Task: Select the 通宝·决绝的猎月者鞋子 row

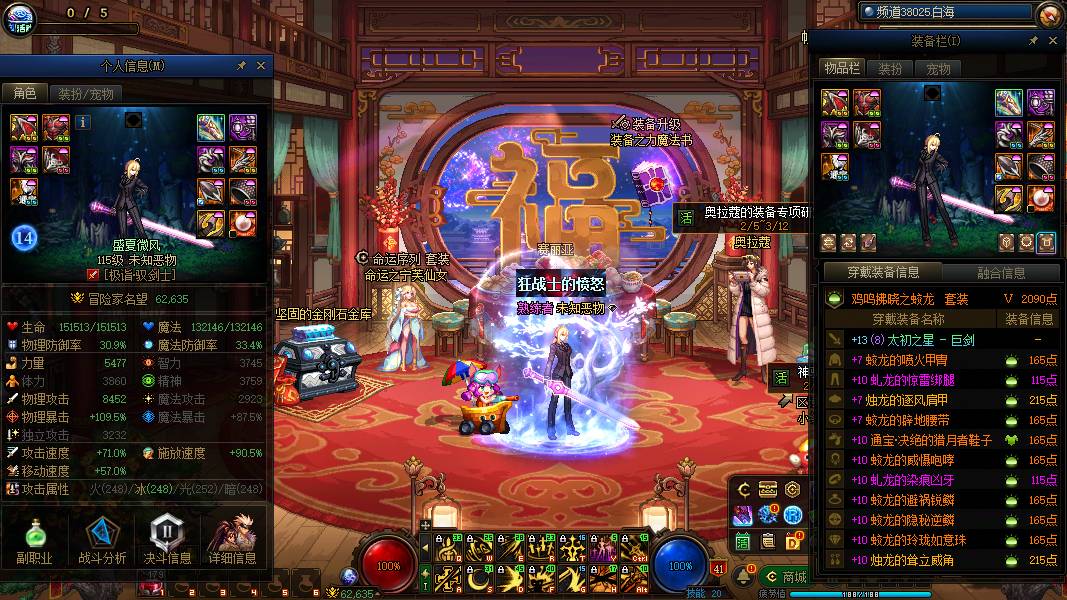Action: [x=920, y=440]
